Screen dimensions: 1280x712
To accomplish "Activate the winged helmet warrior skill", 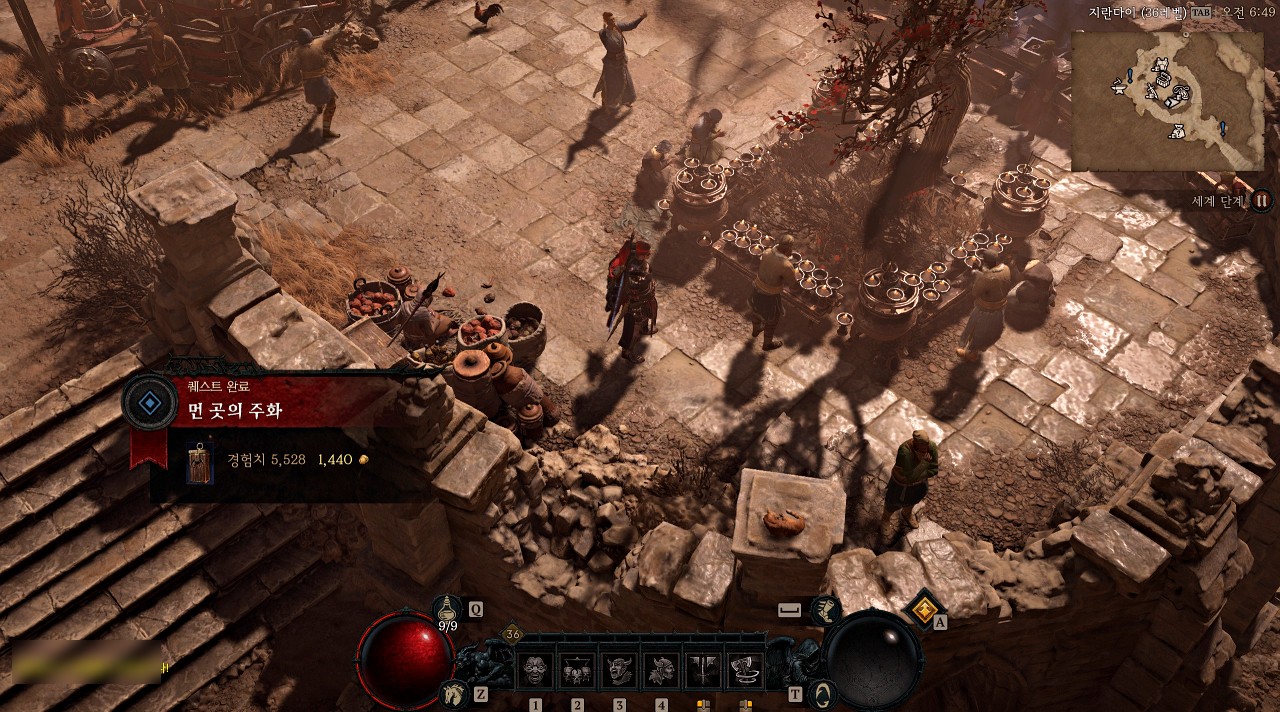I will click(661, 669).
